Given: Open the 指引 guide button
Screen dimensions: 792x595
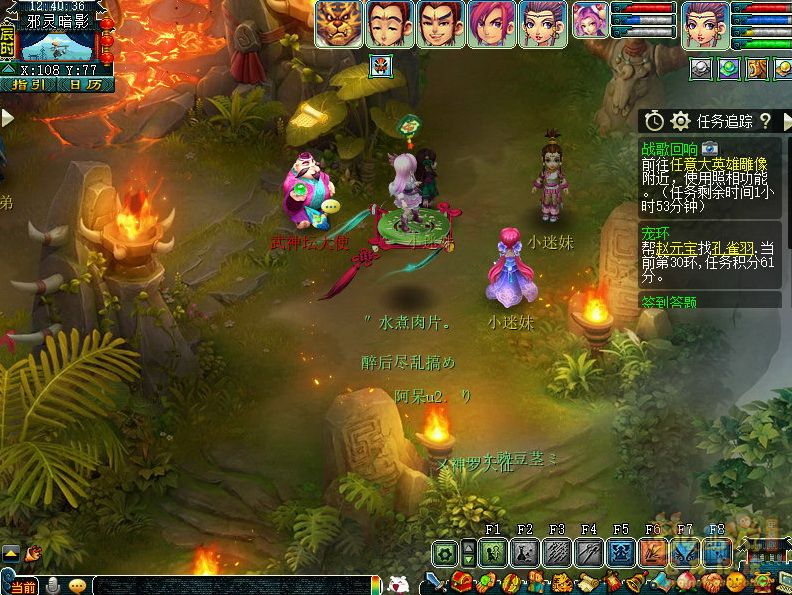Looking at the screenshot, I should pyautogui.click(x=27, y=85).
